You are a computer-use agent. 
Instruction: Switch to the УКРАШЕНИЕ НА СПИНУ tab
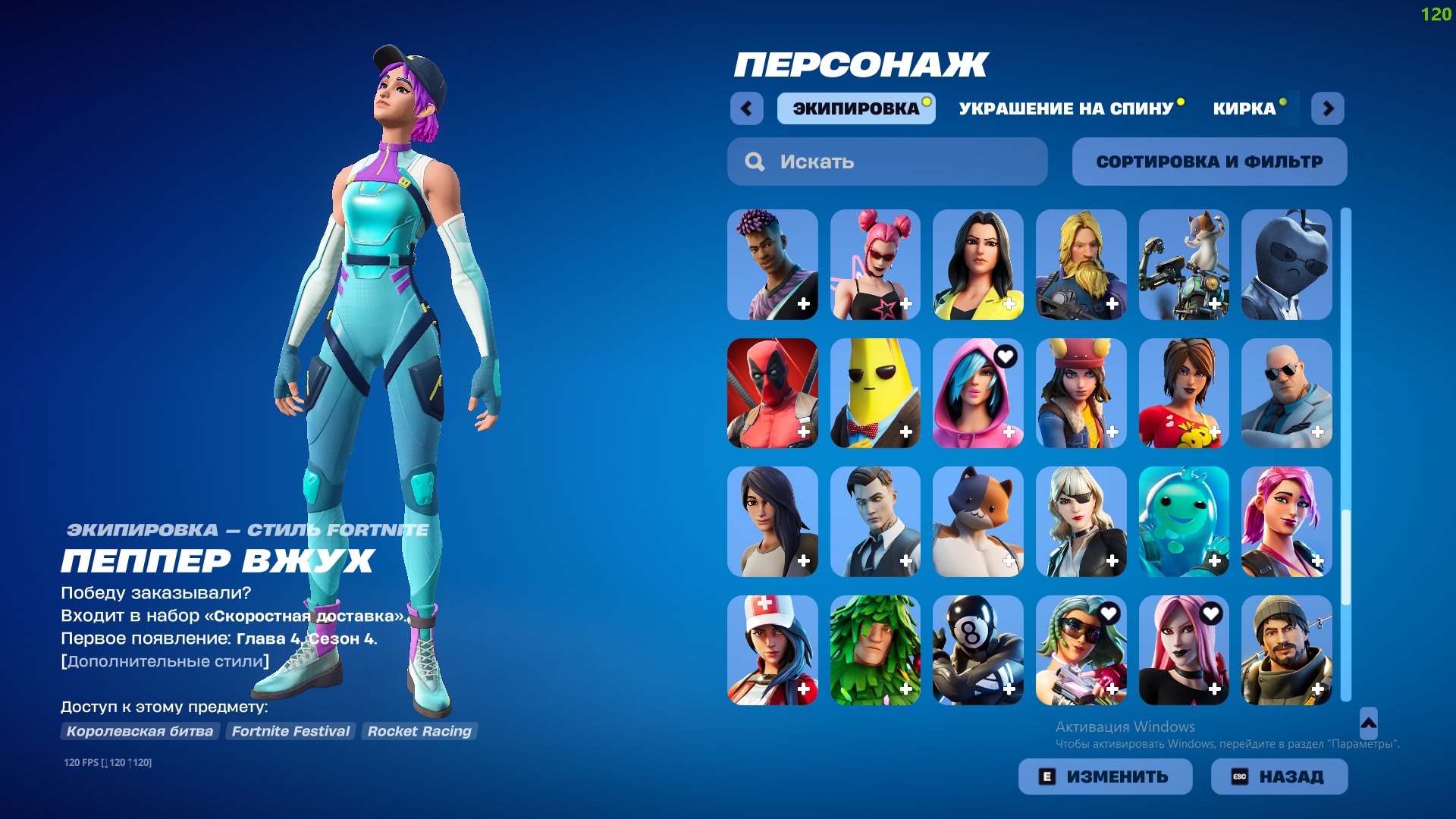[1065, 108]
